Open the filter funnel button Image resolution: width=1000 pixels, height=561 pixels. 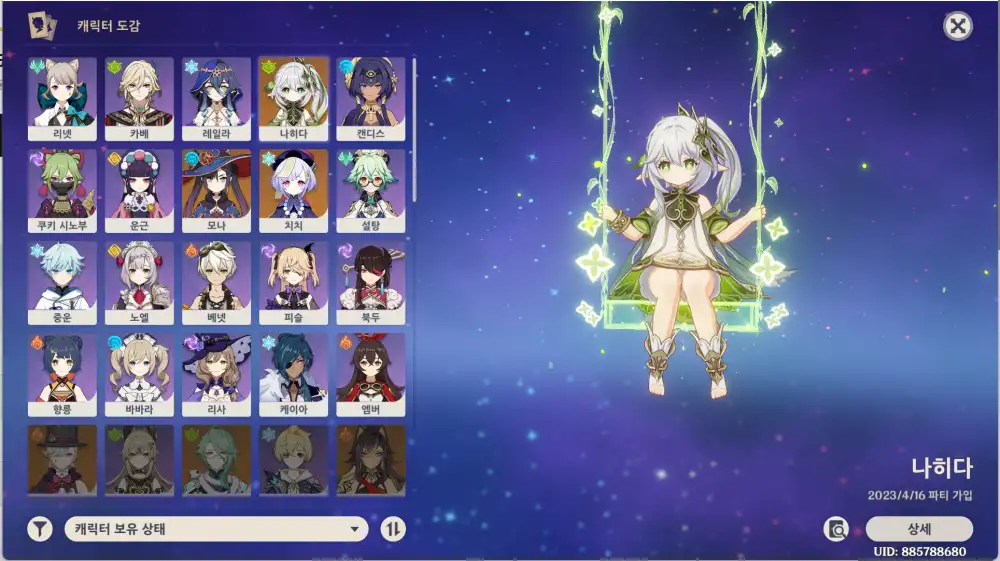click(x=39, y=529)
